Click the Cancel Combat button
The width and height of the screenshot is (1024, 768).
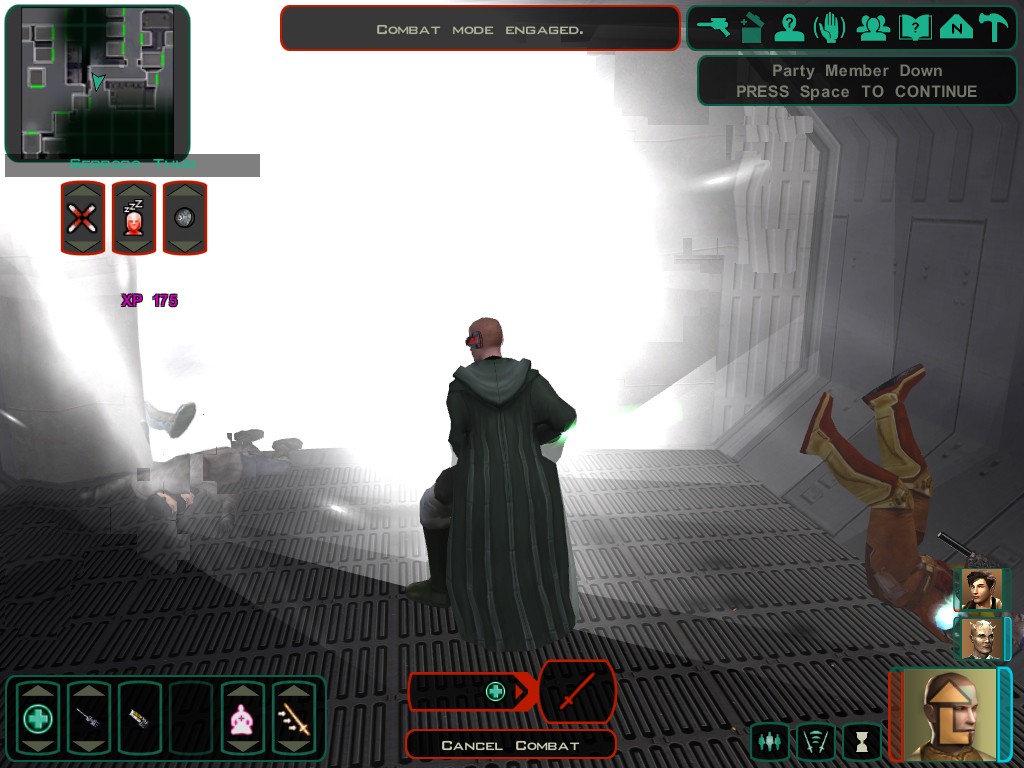(x=510, y=745)
